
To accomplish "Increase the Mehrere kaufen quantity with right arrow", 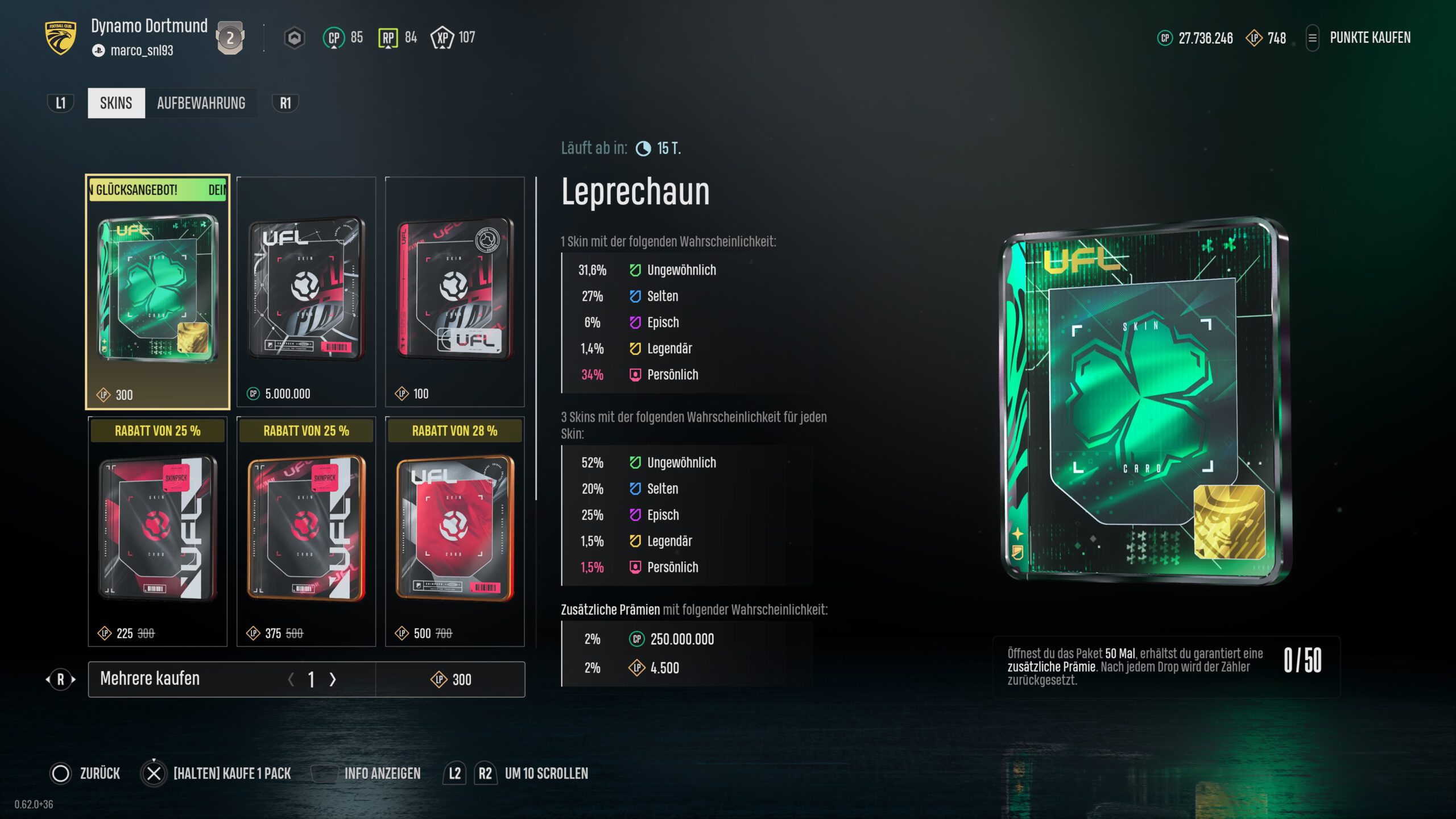I will 333,679.
